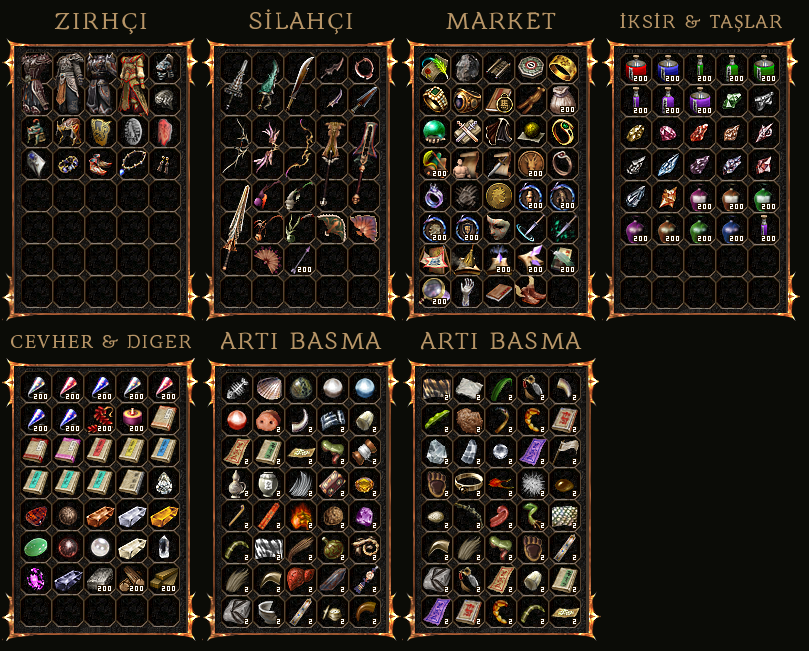Choose the bear paw item
The image size is (809, 651).
(435, 484)
